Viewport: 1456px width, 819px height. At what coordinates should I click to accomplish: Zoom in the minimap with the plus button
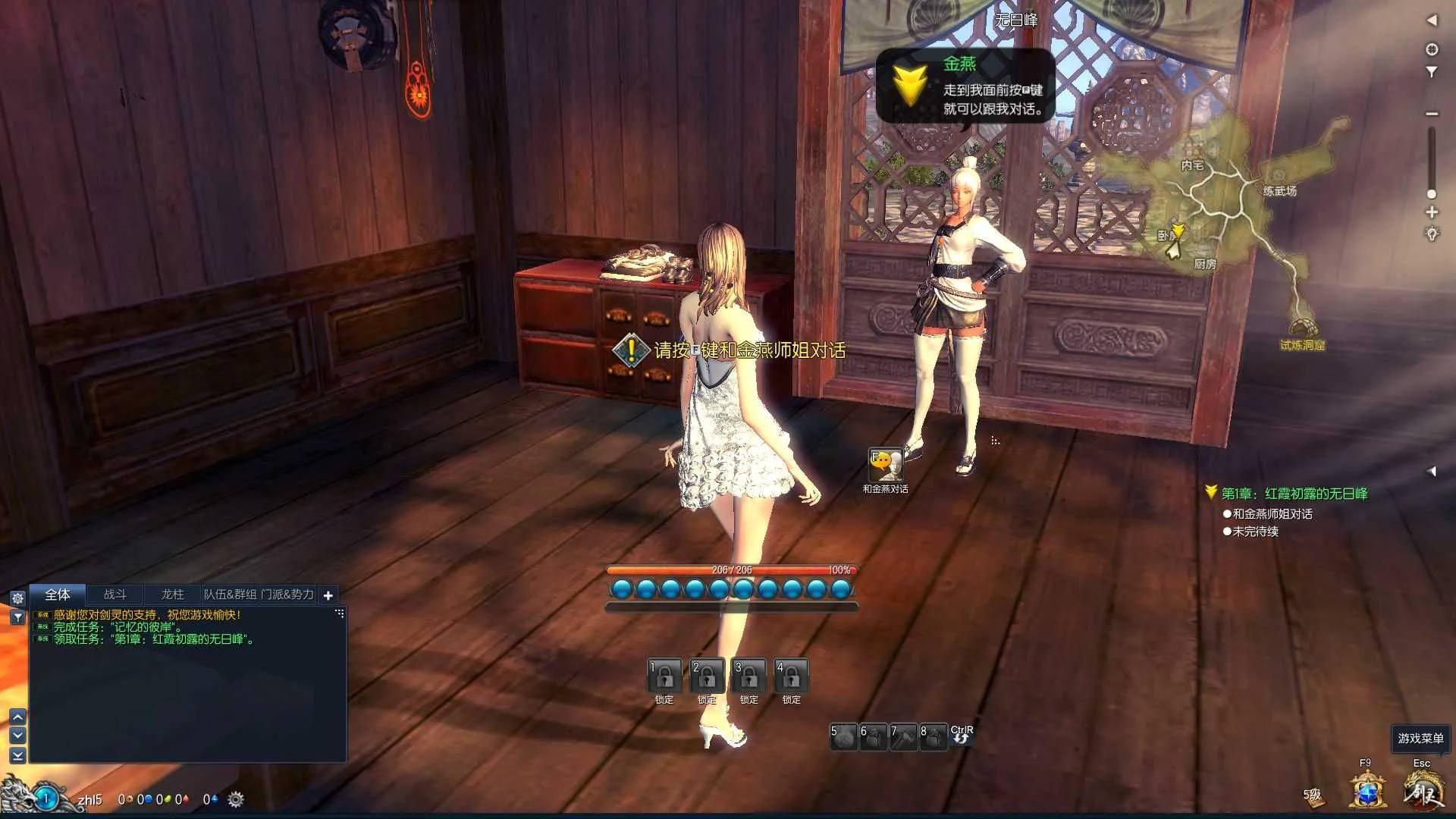tap(1432, 212)
